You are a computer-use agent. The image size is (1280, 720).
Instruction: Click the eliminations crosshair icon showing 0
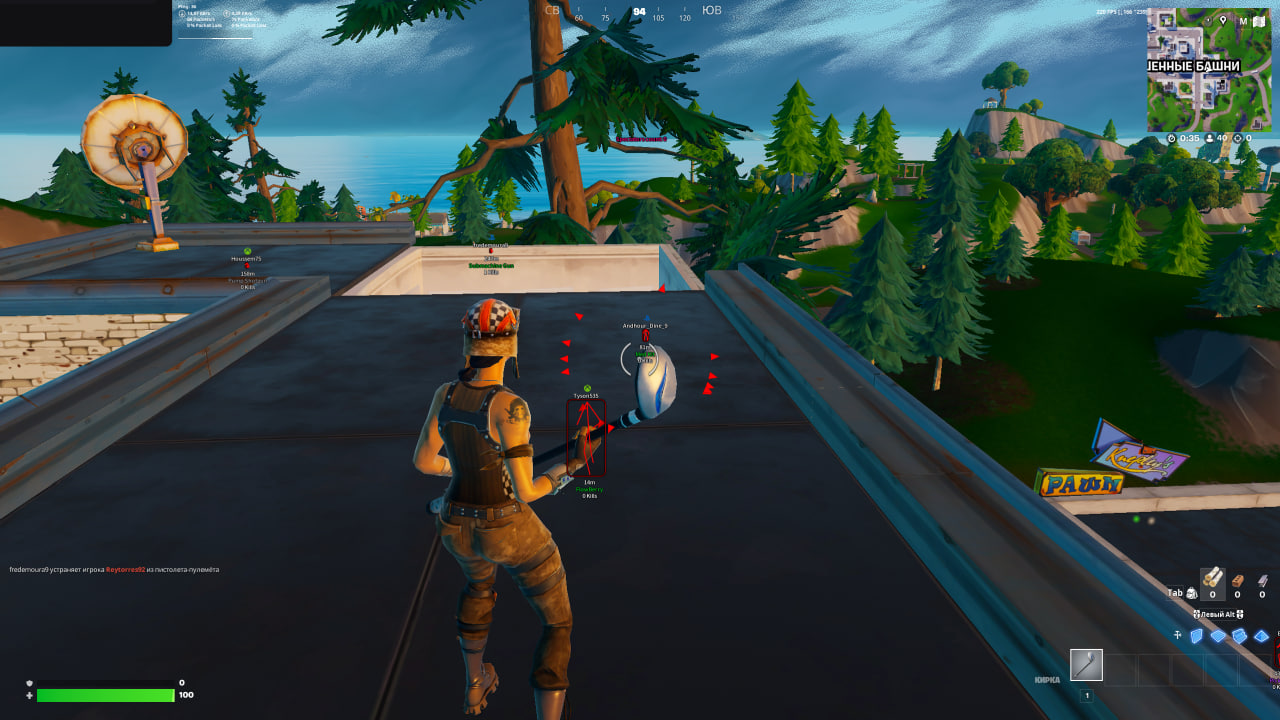[1237, 138]
